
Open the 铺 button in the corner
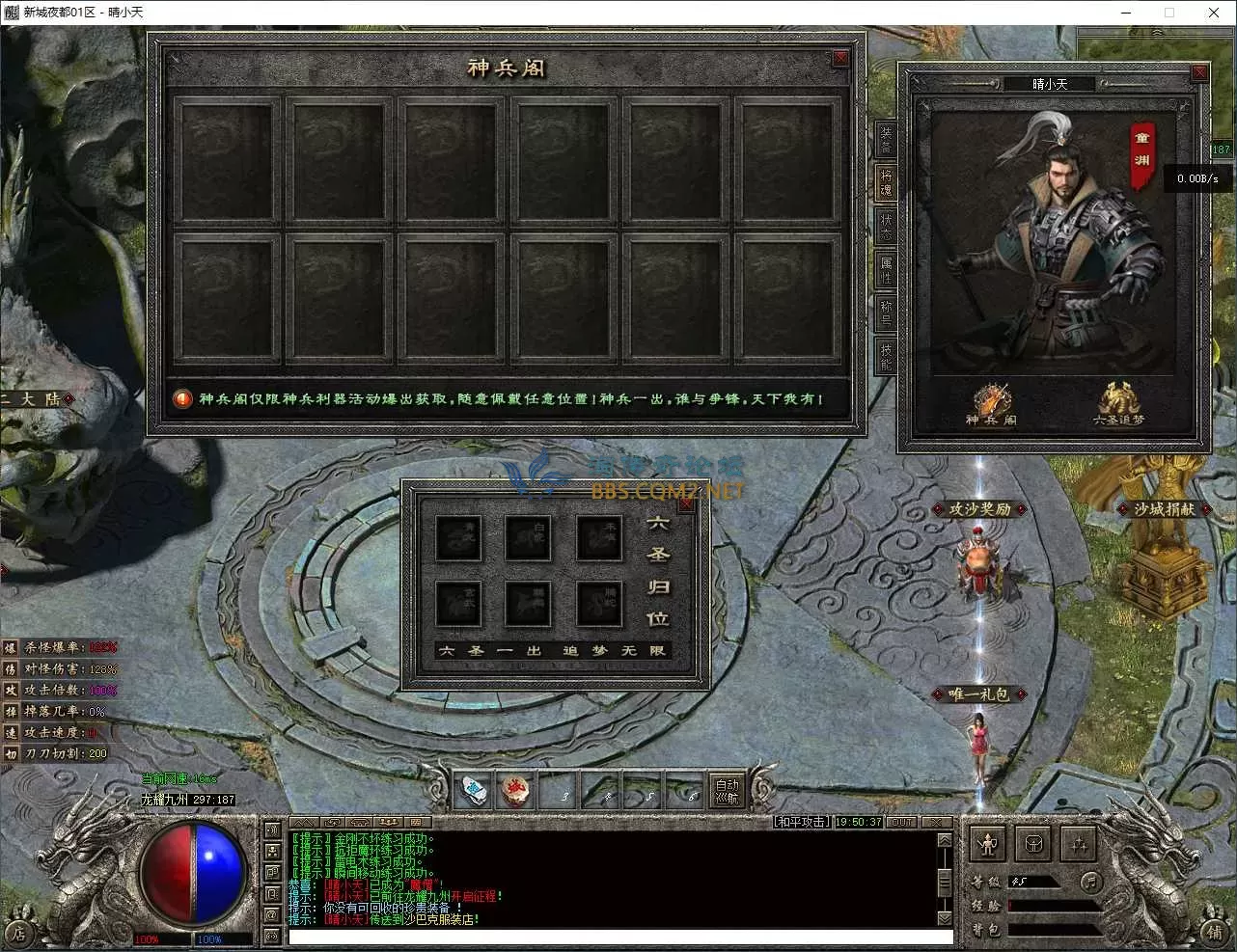(1215, 931)
